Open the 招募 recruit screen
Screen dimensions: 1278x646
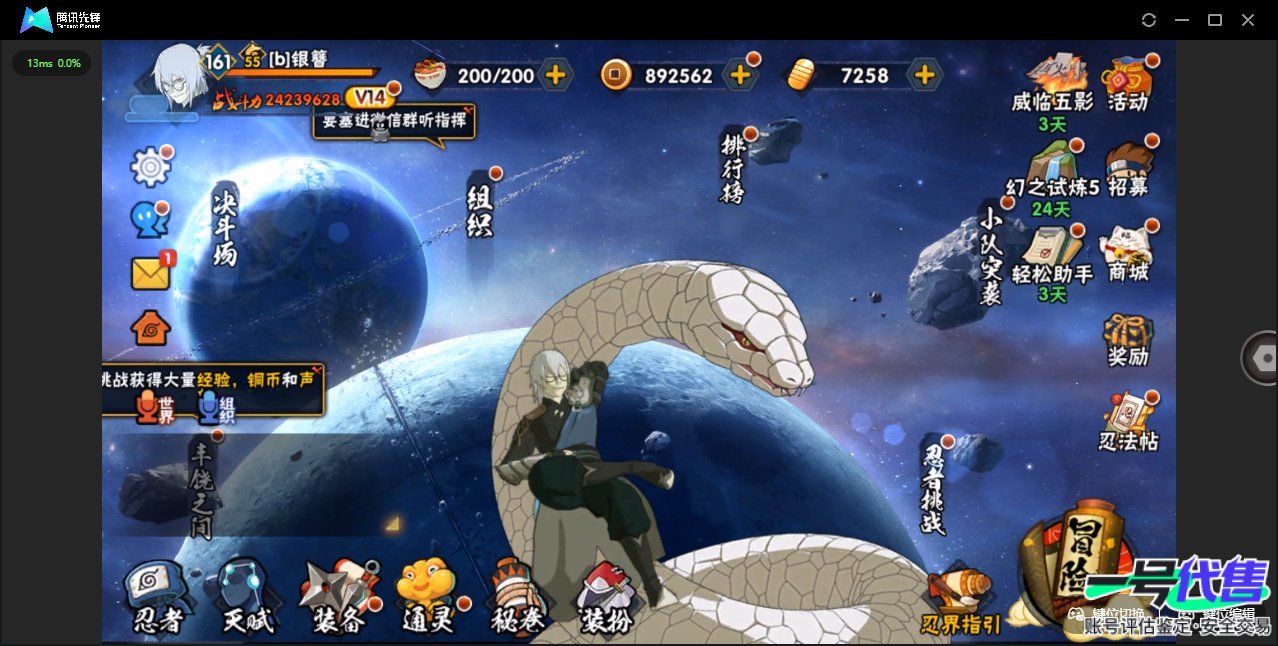pos(1128,168)
